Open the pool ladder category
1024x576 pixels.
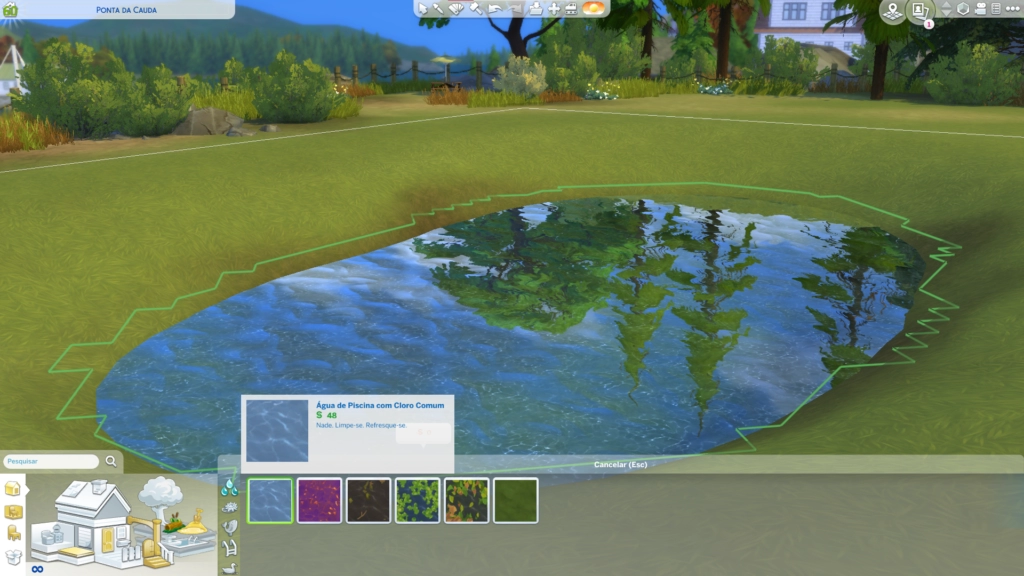(230, 547)
